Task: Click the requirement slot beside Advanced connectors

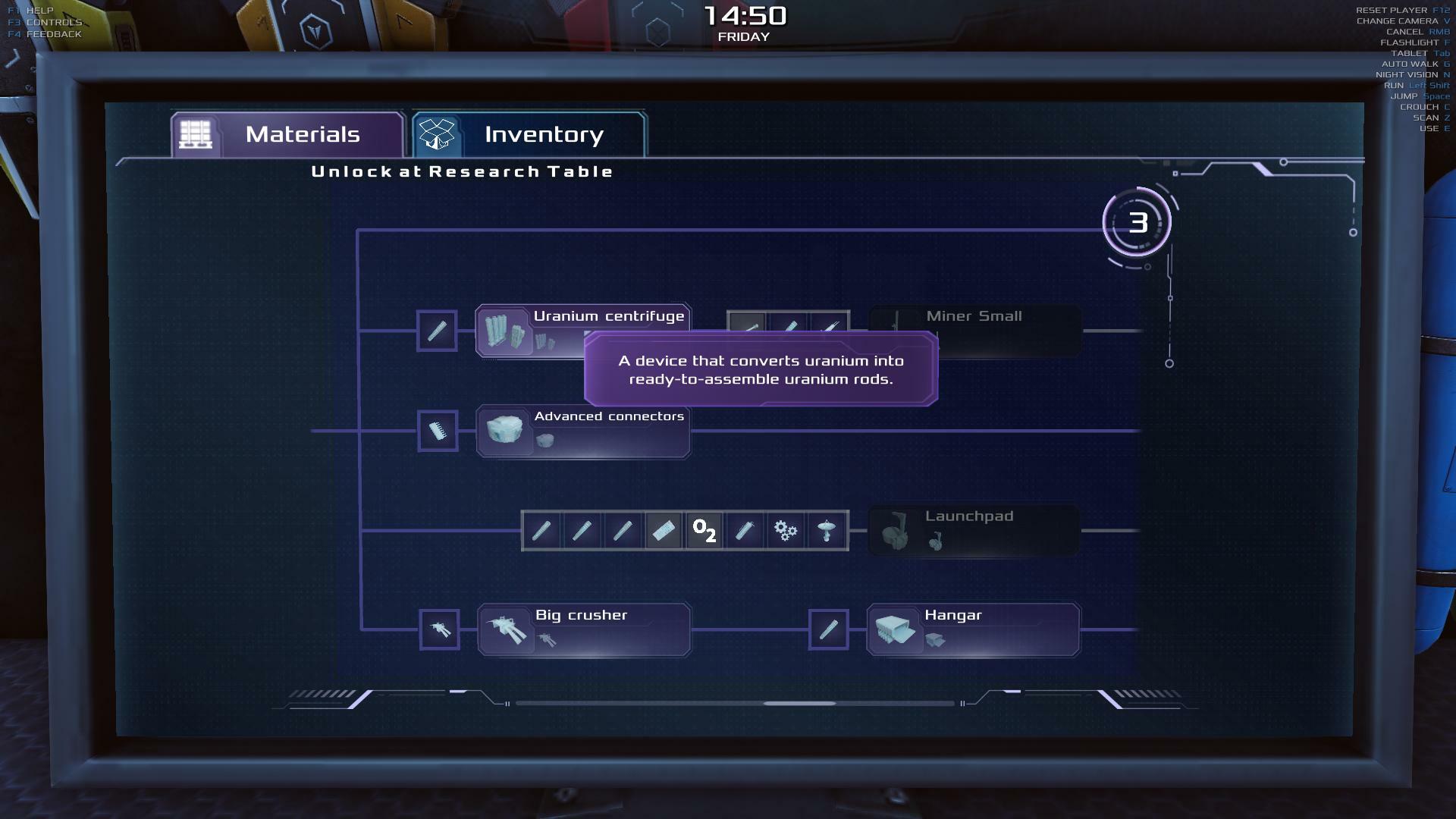Action: [x=438, y=431]
